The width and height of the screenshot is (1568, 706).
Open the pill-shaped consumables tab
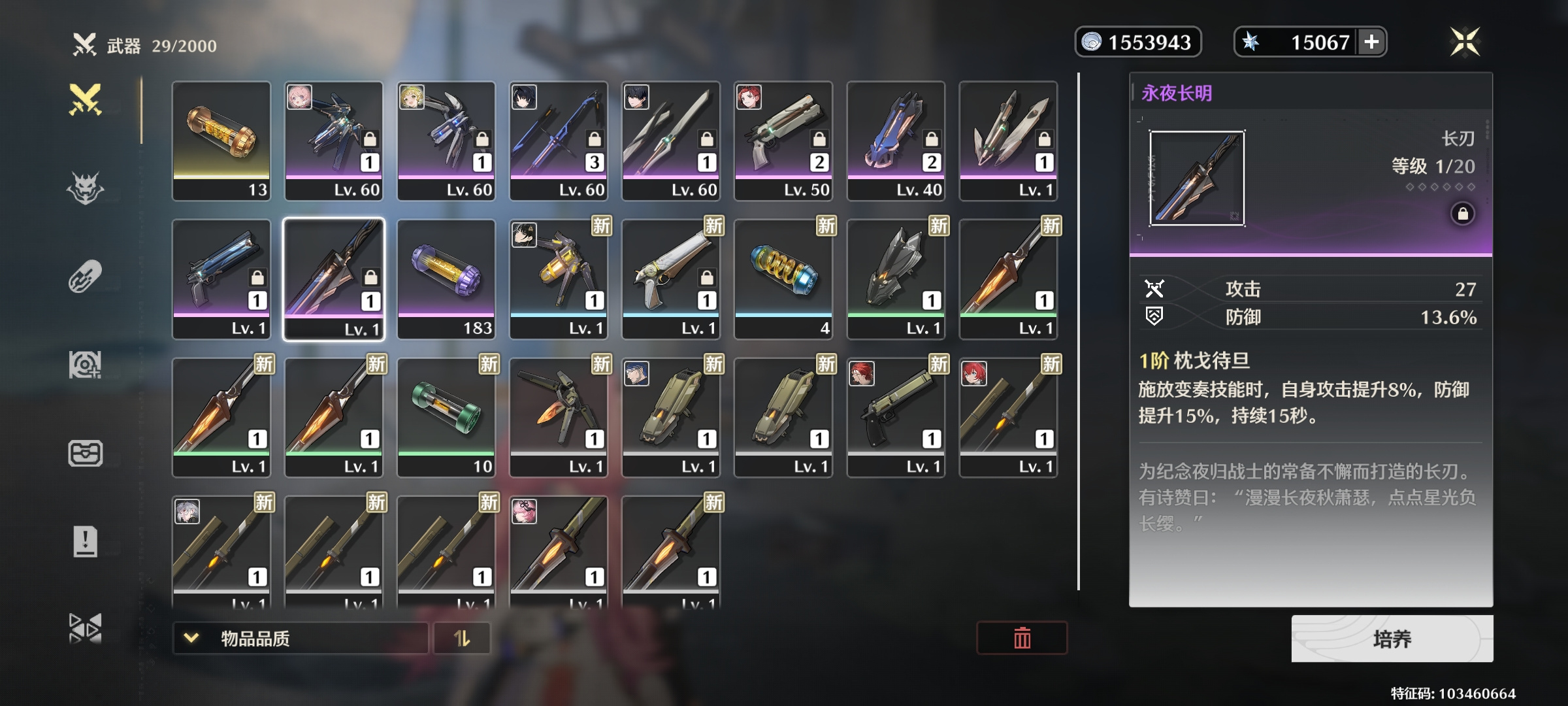[x=86, y=277]
